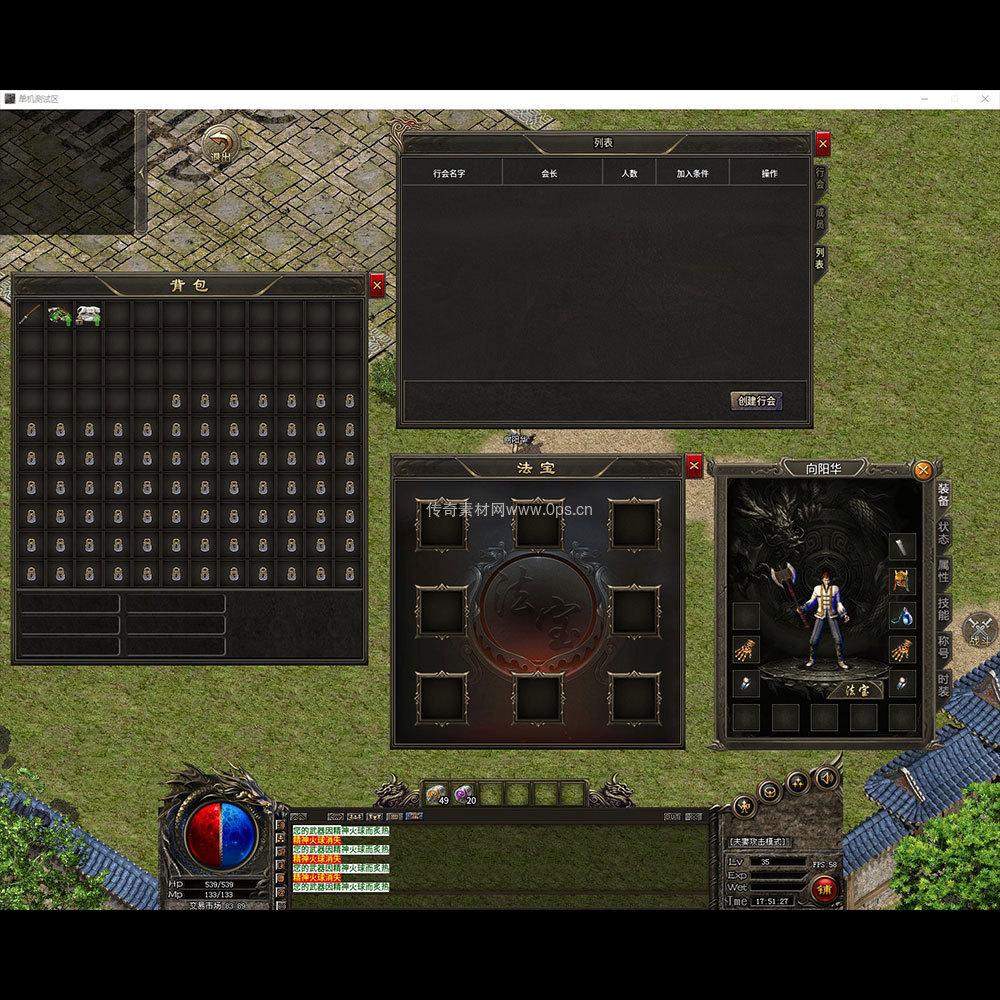
Task: Select the equipped helmet slot
Action: pyautogui.click(x=902, y=581)
